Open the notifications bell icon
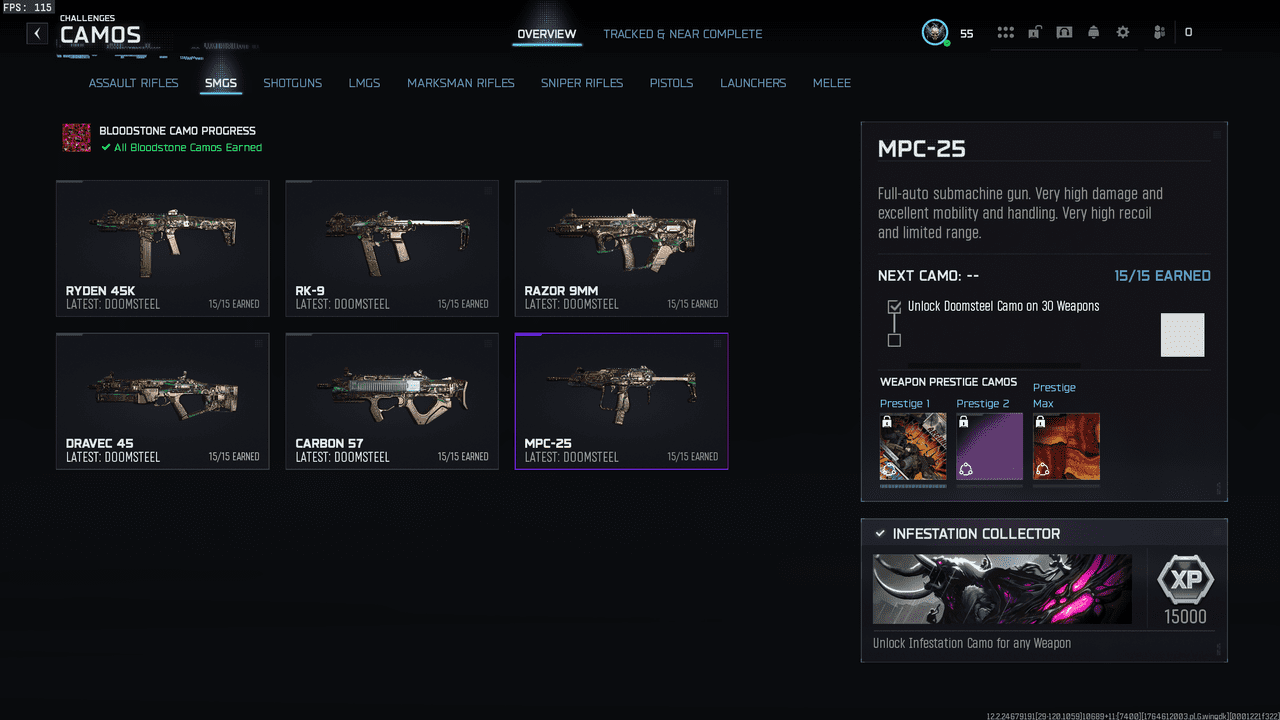The width and height of the screenshot is (1280, 720). pyautogui.click(x=1093, y=32)
